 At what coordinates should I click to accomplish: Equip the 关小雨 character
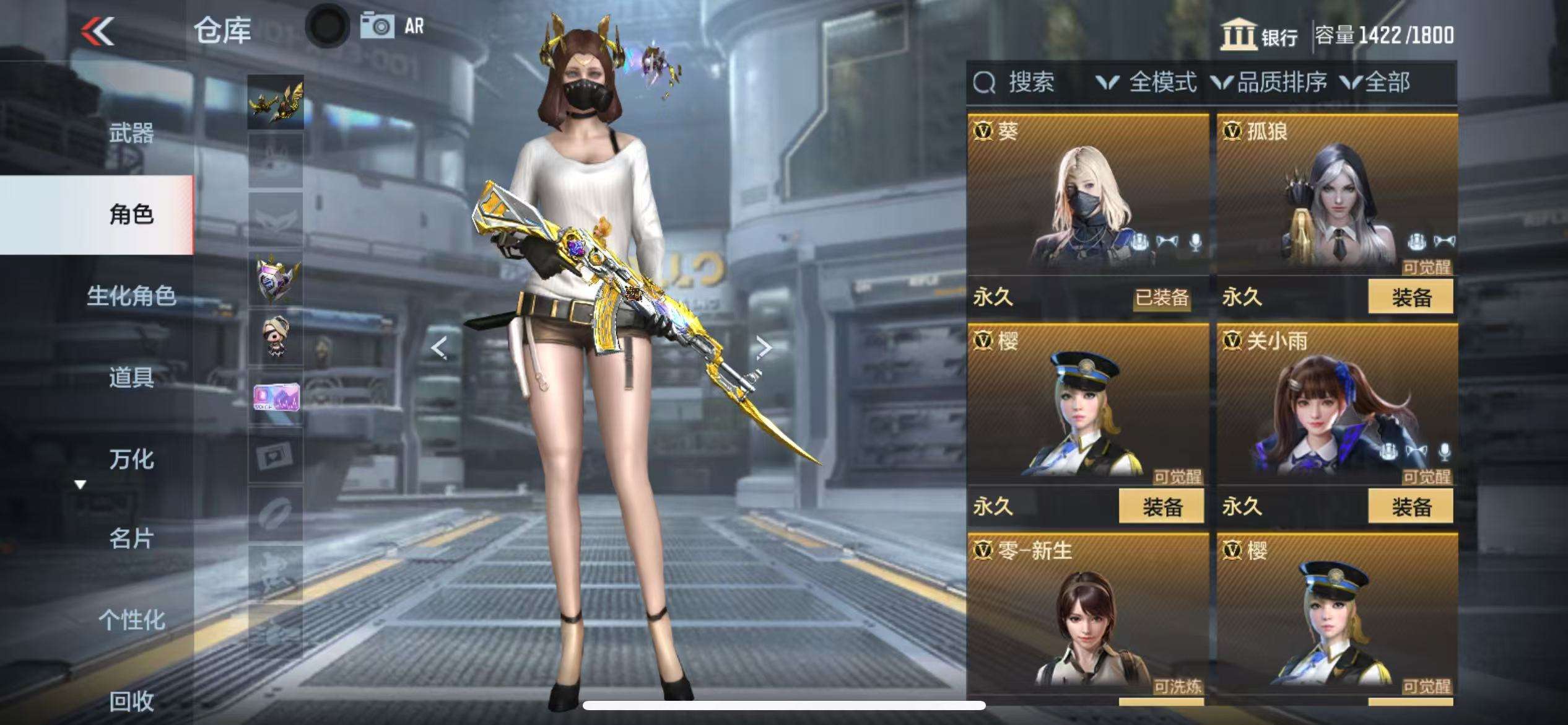[1410, 507]
